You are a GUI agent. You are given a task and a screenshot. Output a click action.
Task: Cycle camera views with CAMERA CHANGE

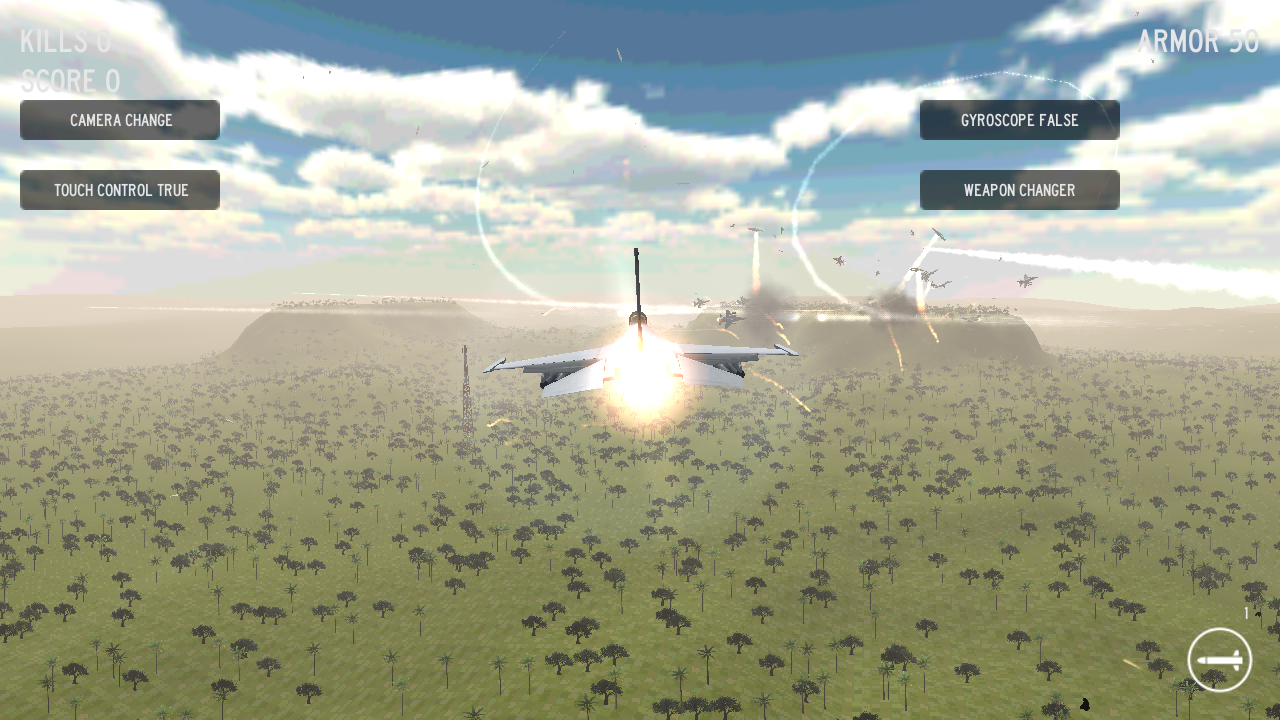(x=120, y=119)
